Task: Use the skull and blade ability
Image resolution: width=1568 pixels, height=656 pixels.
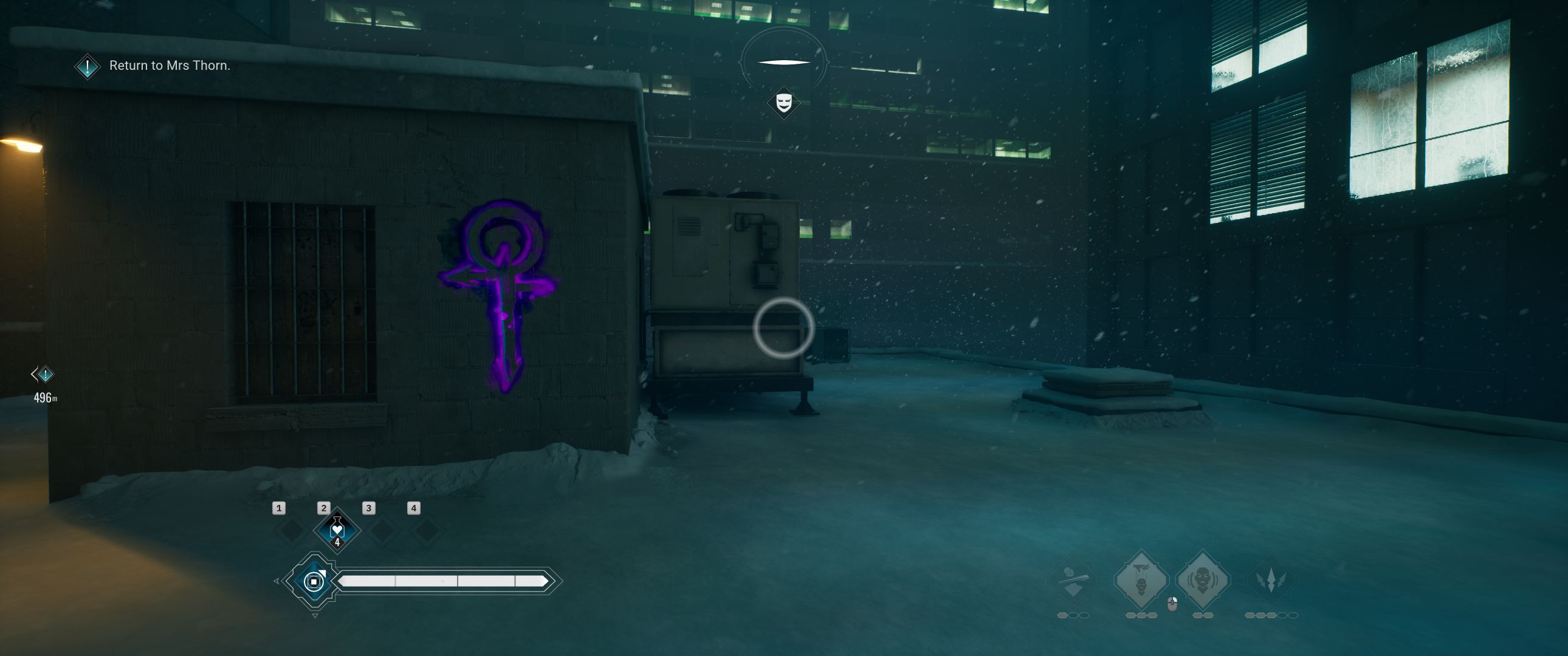Action: coord(1073,580)
